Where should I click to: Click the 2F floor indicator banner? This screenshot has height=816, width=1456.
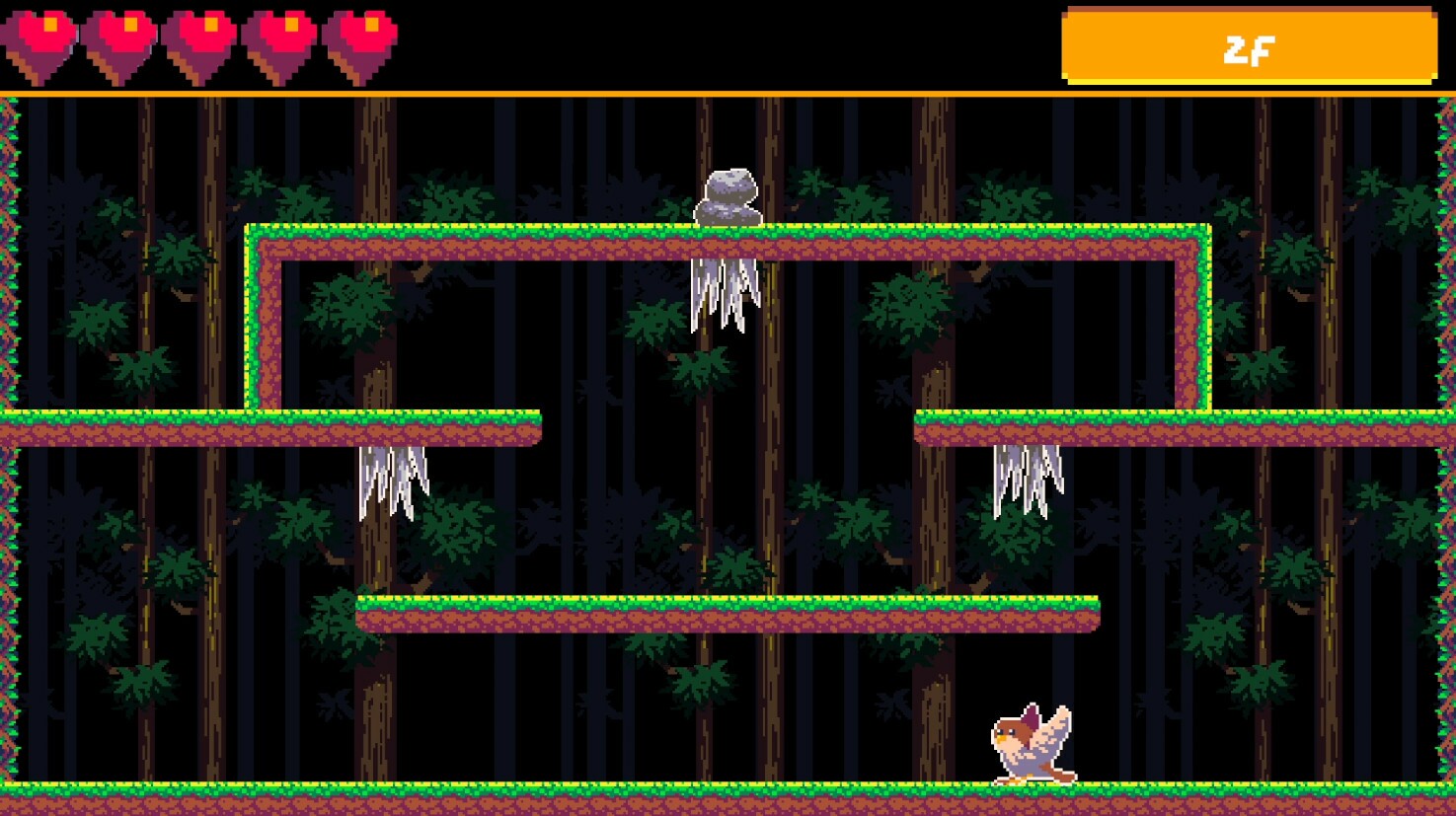(1248, 46)
